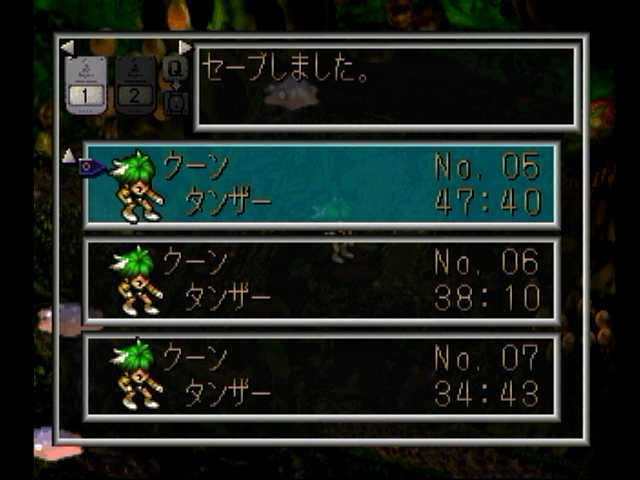
Task: Click the small up arrow beside the save list
Action: 67,155
